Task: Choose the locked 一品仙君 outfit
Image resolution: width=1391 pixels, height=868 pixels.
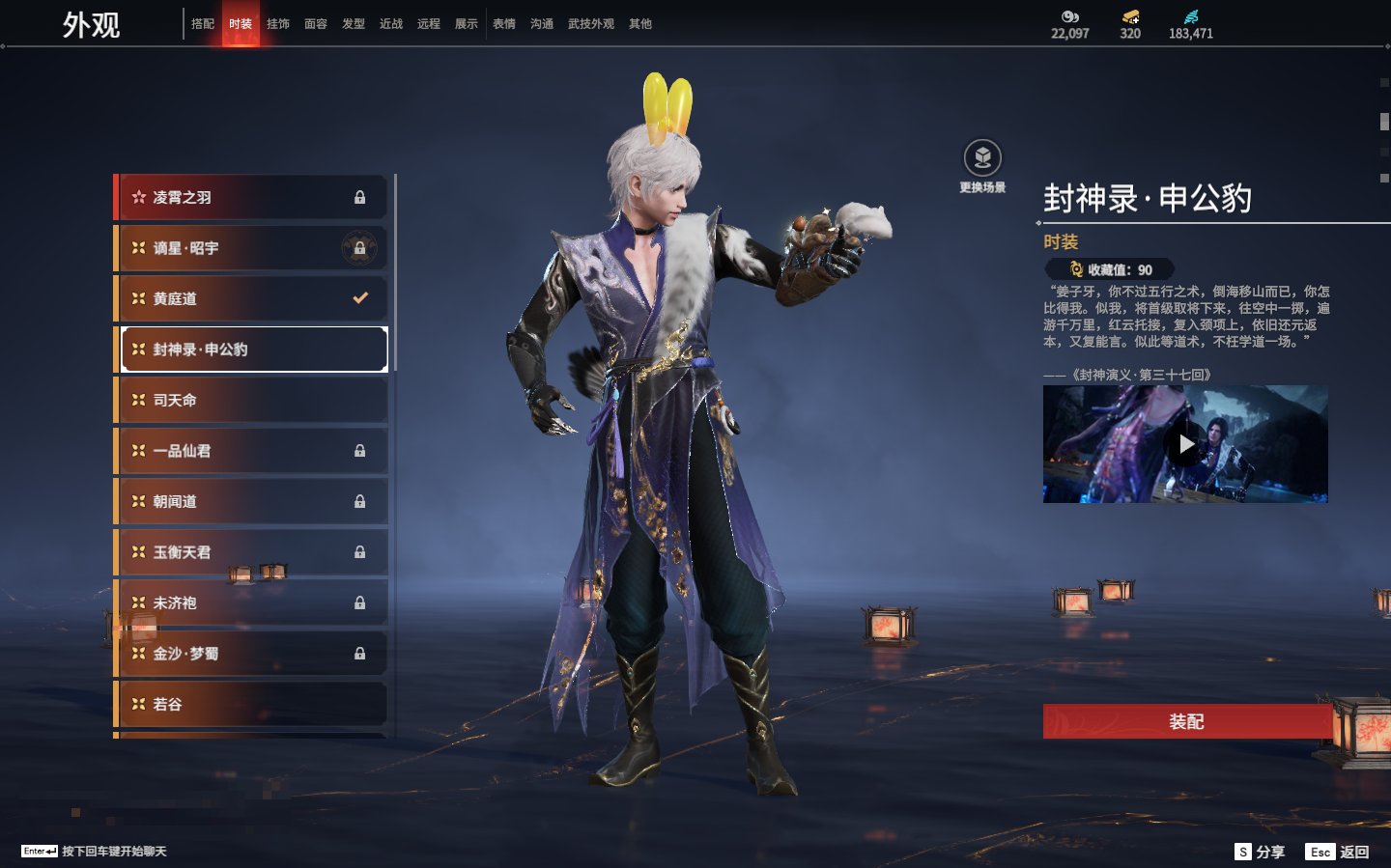Action: (x=251, y=451)
